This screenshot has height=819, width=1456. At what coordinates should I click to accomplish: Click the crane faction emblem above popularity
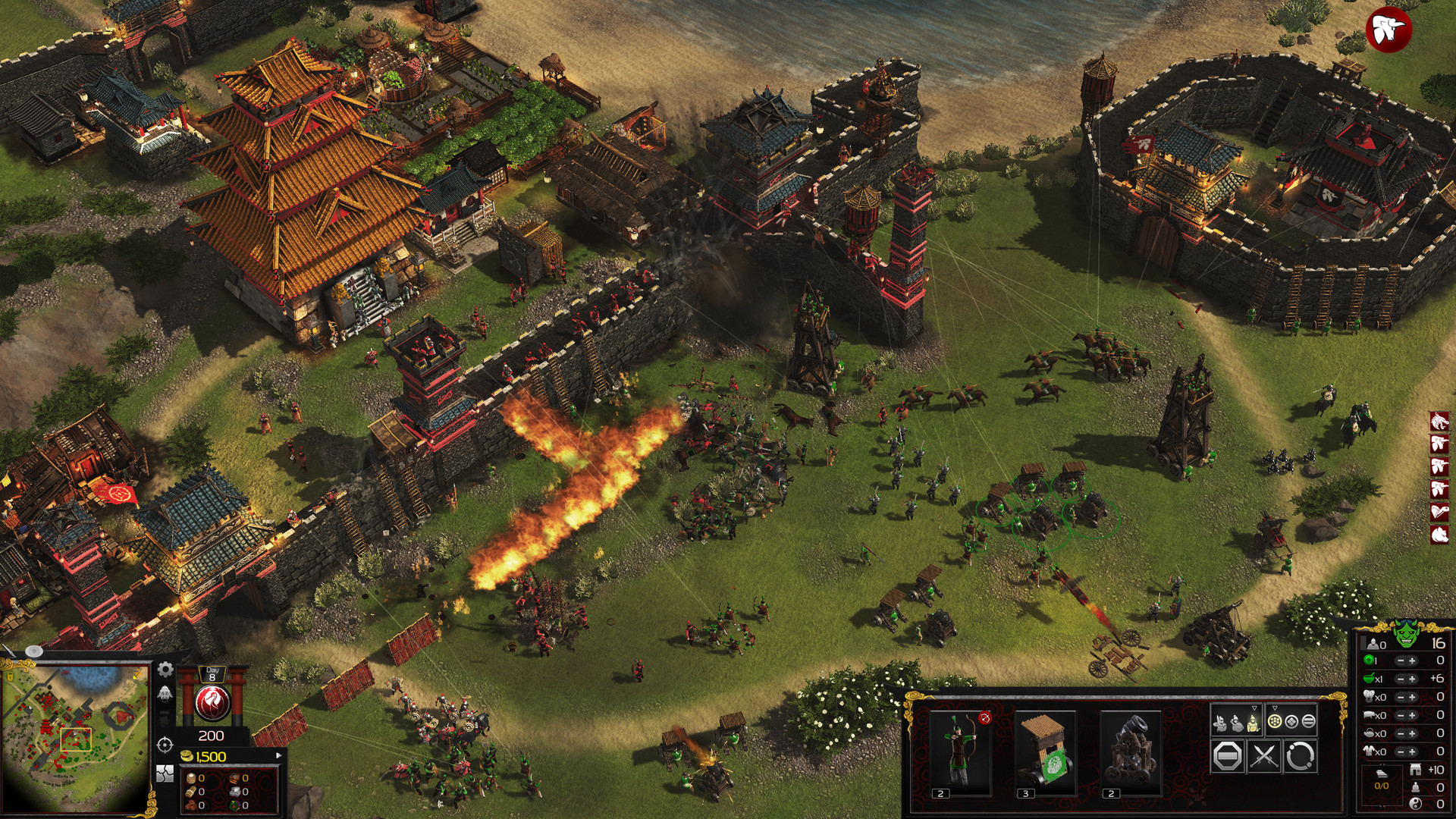(x=212, y=702)
